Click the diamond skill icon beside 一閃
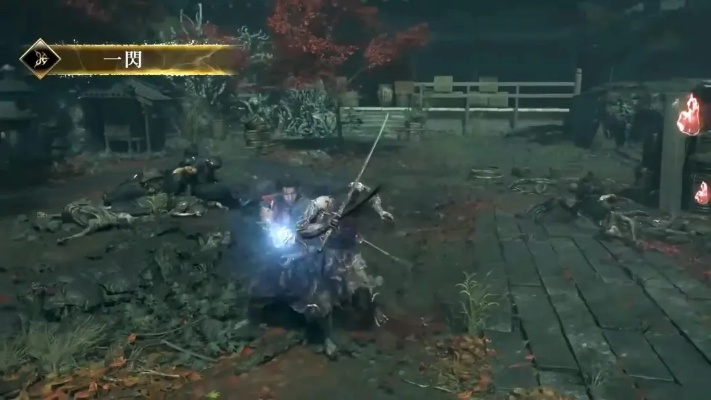 click(40, 58)
